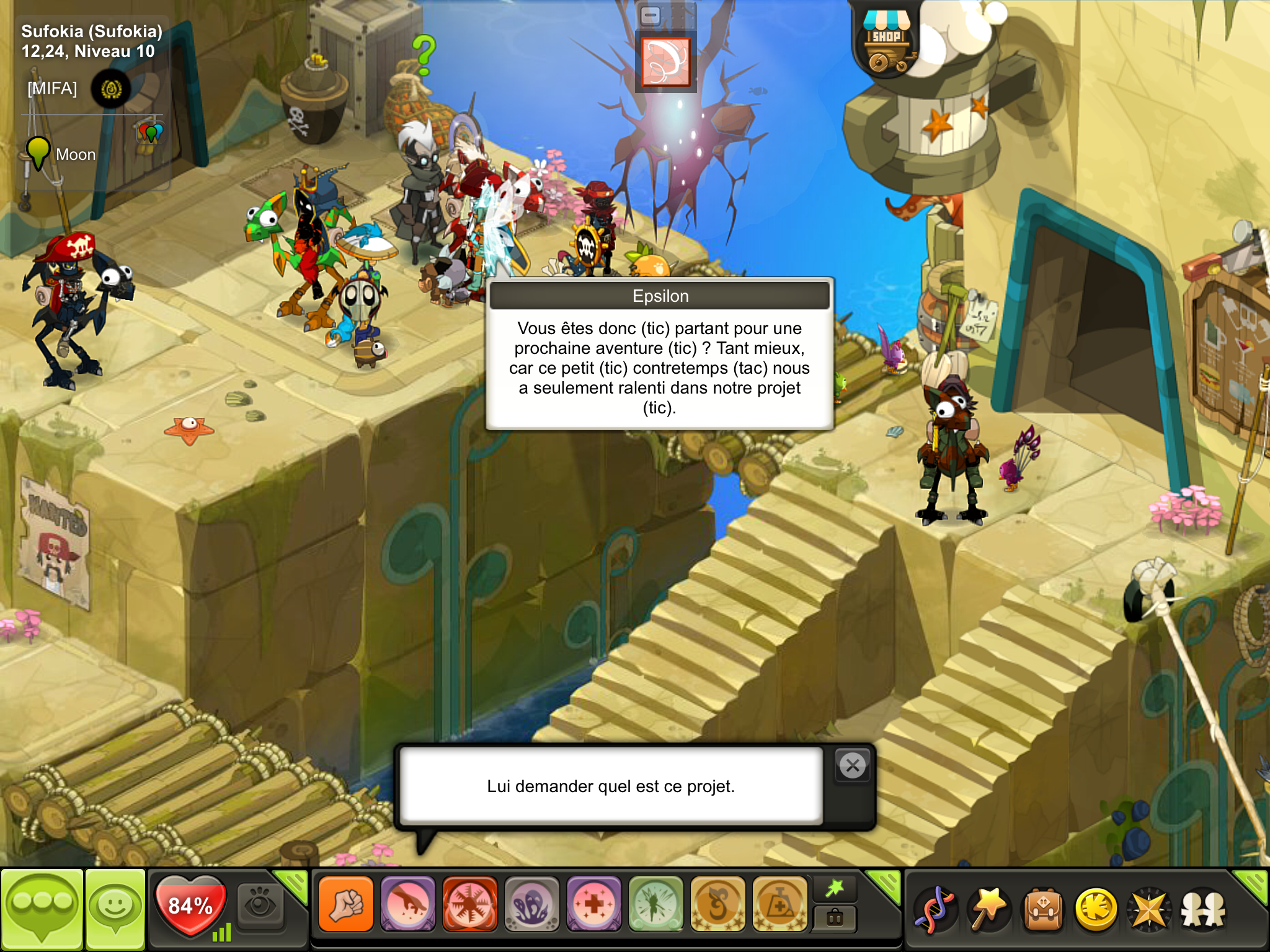
Task: Select the grey ghost spell icon
Action: click(x=532, y=905)
